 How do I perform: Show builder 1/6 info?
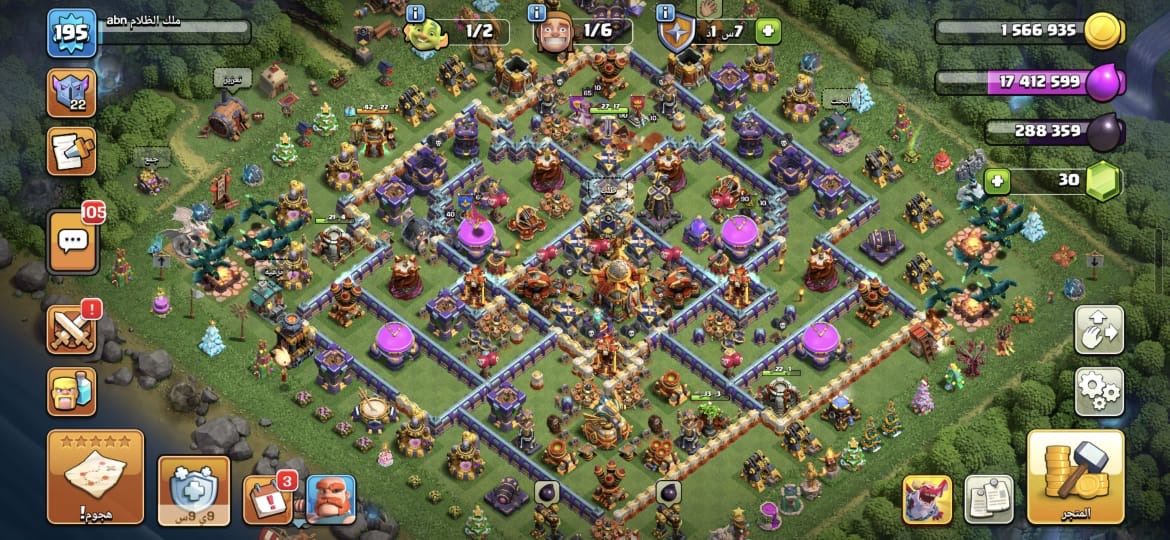(x=537, y=14)
